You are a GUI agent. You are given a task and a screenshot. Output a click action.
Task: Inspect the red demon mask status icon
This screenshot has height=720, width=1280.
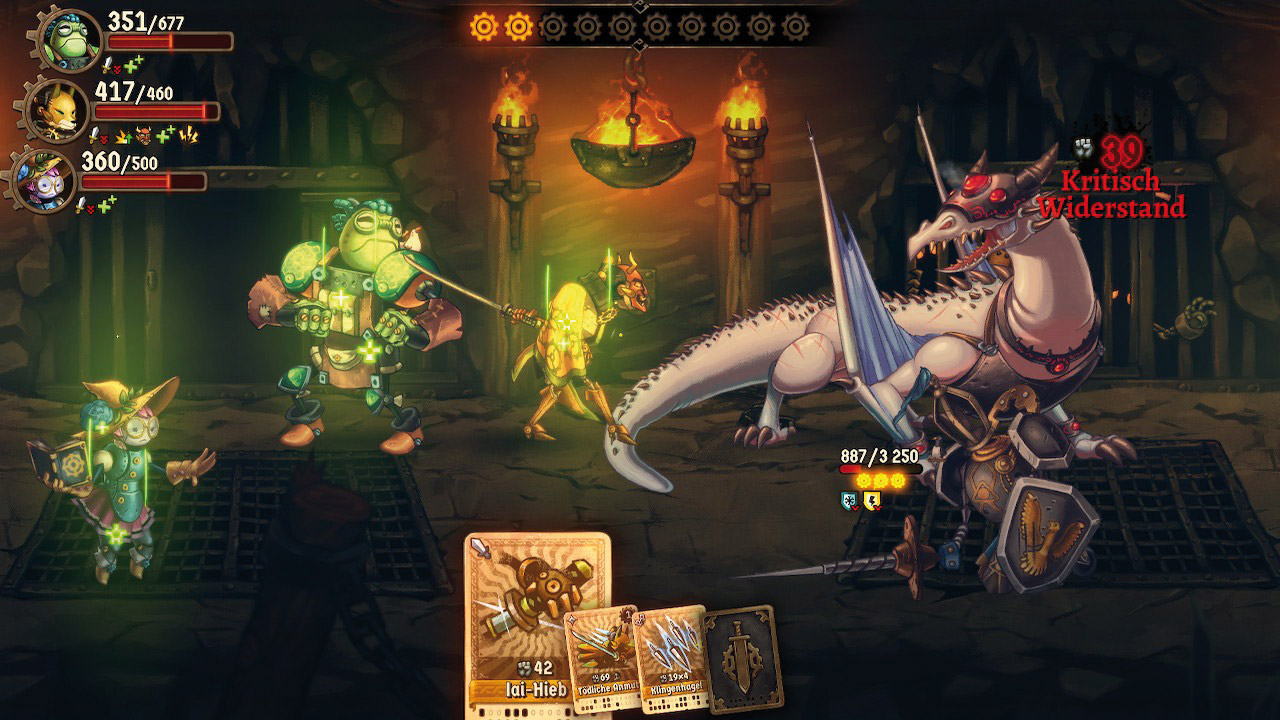point(143,134)
